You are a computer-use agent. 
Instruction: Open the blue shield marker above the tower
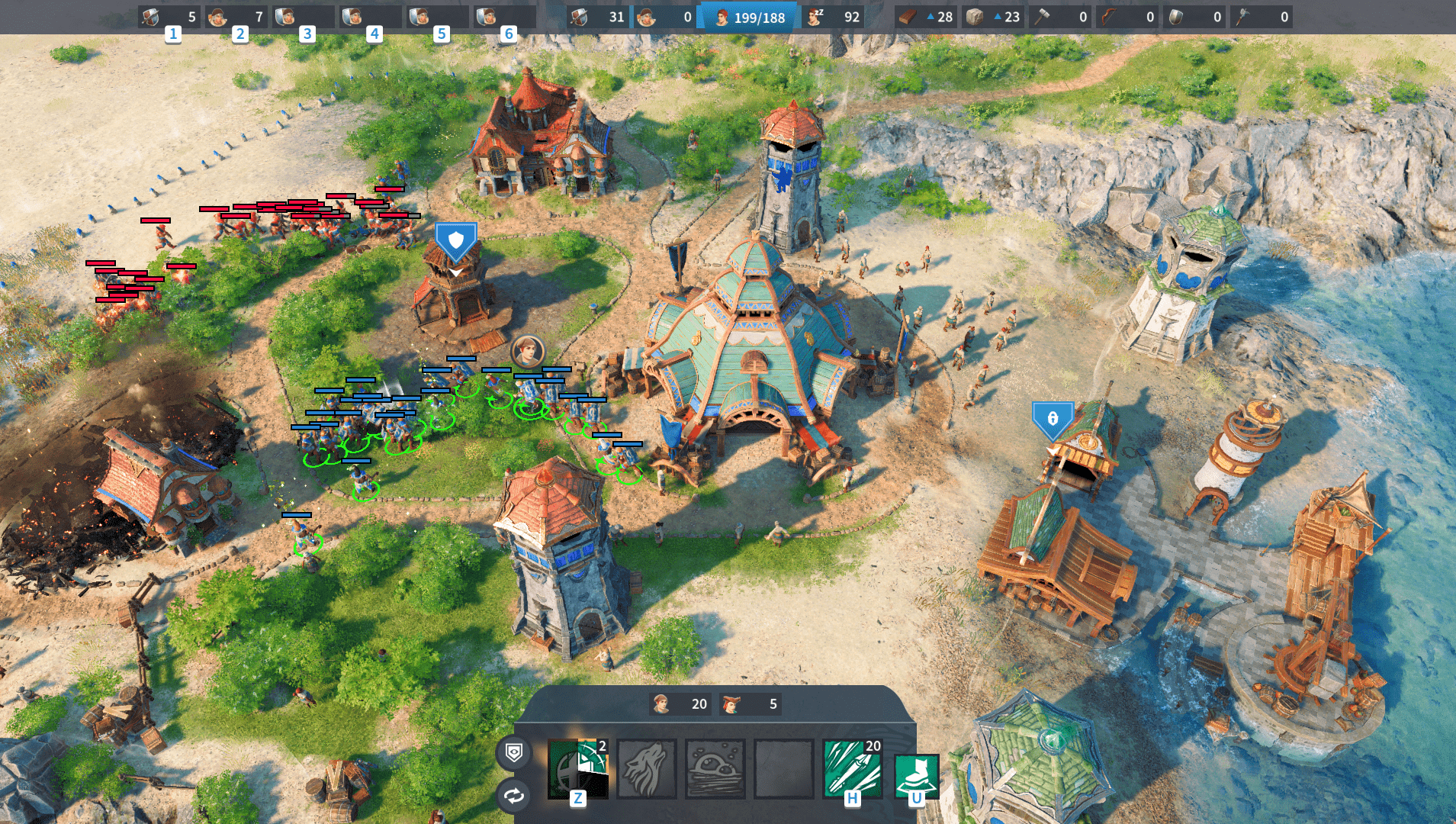[x=455, y=243]
